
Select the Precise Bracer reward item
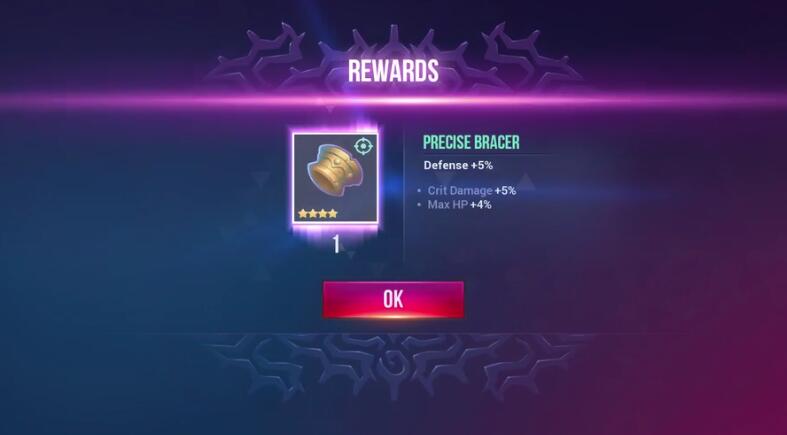click(x=335, y=178)
